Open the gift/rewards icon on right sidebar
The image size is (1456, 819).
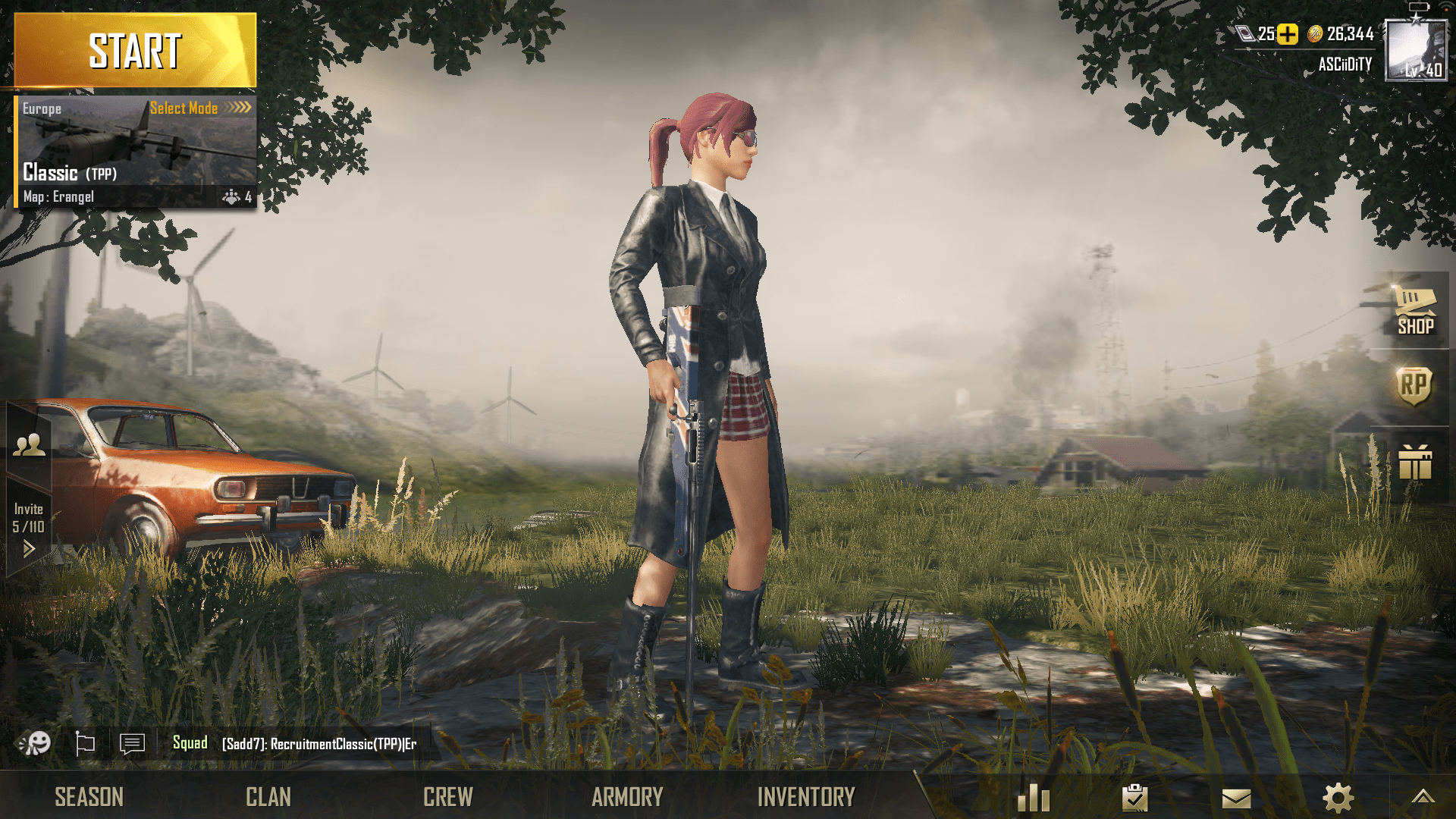pos(1415,463)
